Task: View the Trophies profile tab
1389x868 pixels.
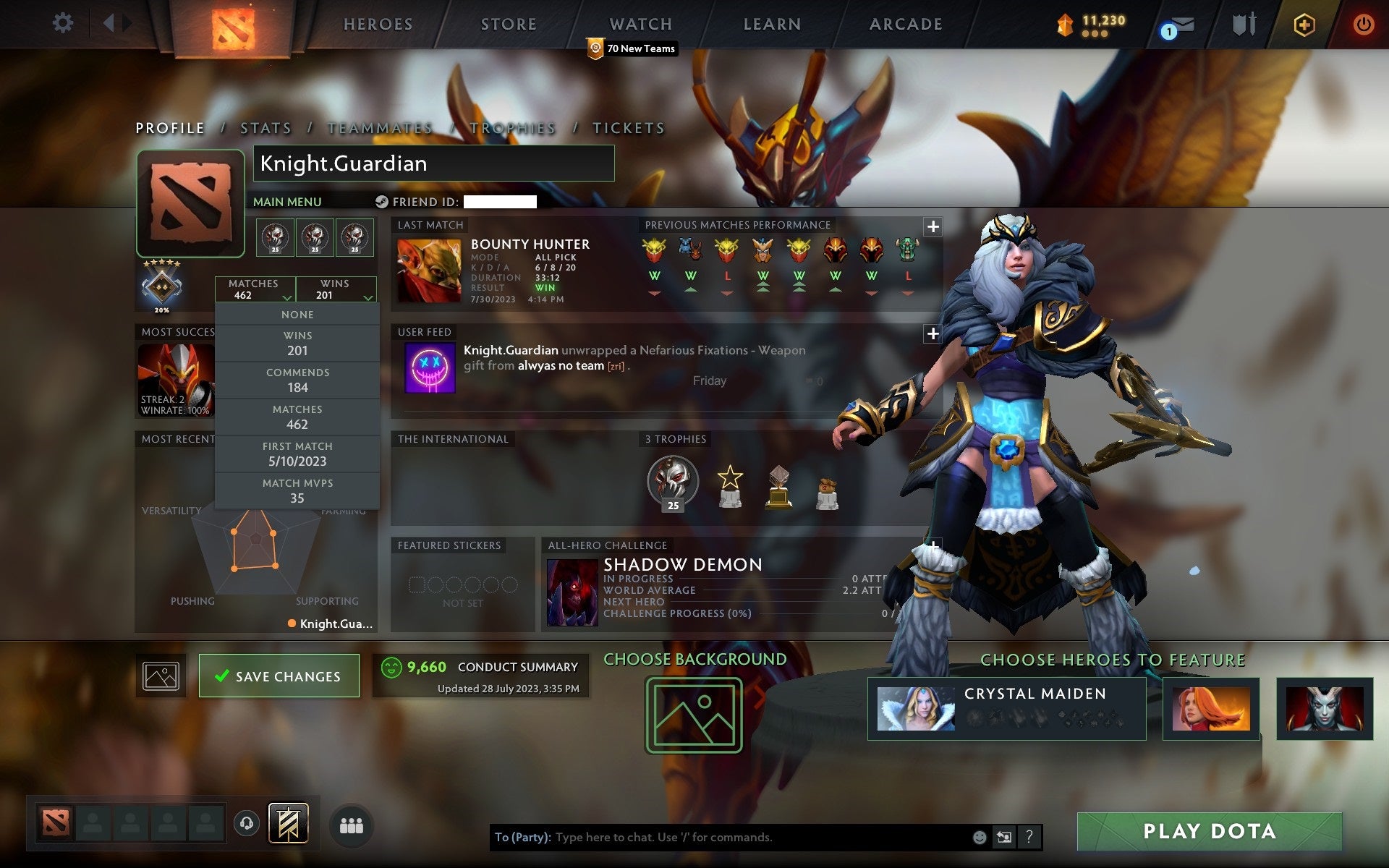Action: 512,129
